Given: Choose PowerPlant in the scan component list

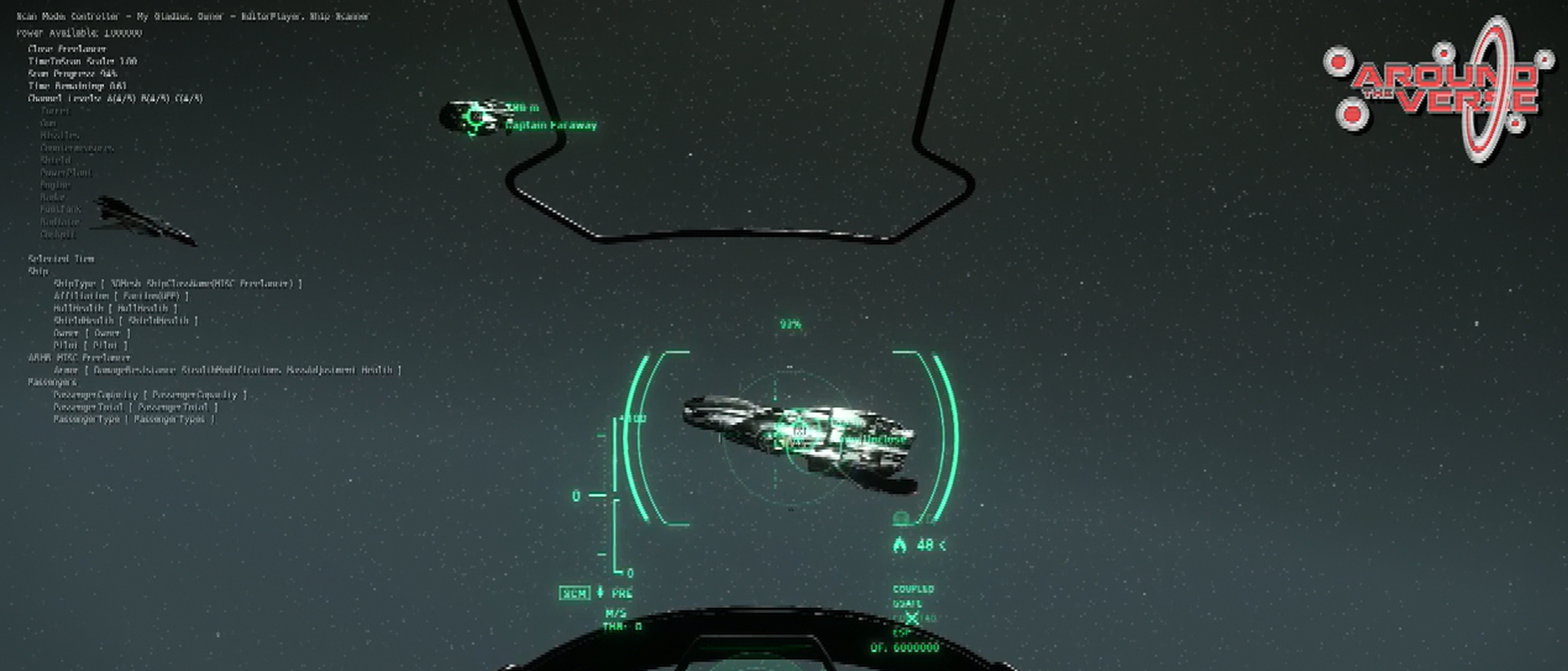Looking at the screenshot, I should [66, 173].
